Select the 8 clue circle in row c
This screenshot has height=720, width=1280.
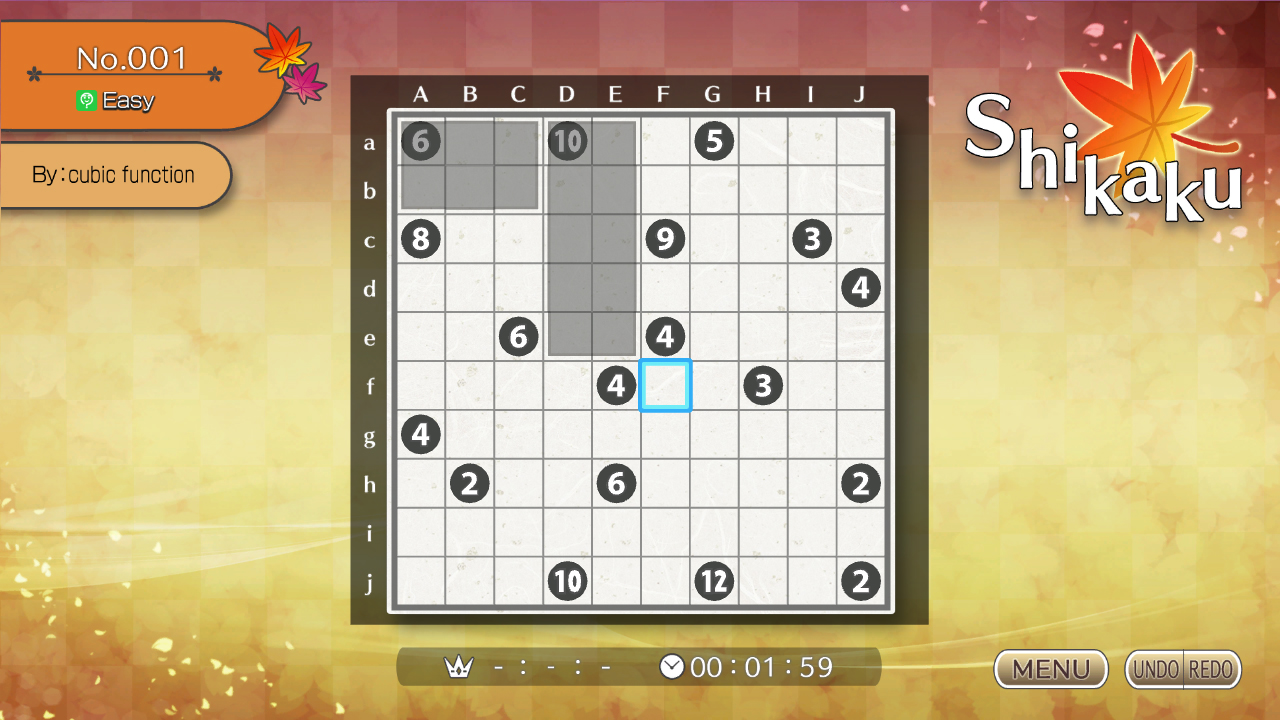coord(421,239)
